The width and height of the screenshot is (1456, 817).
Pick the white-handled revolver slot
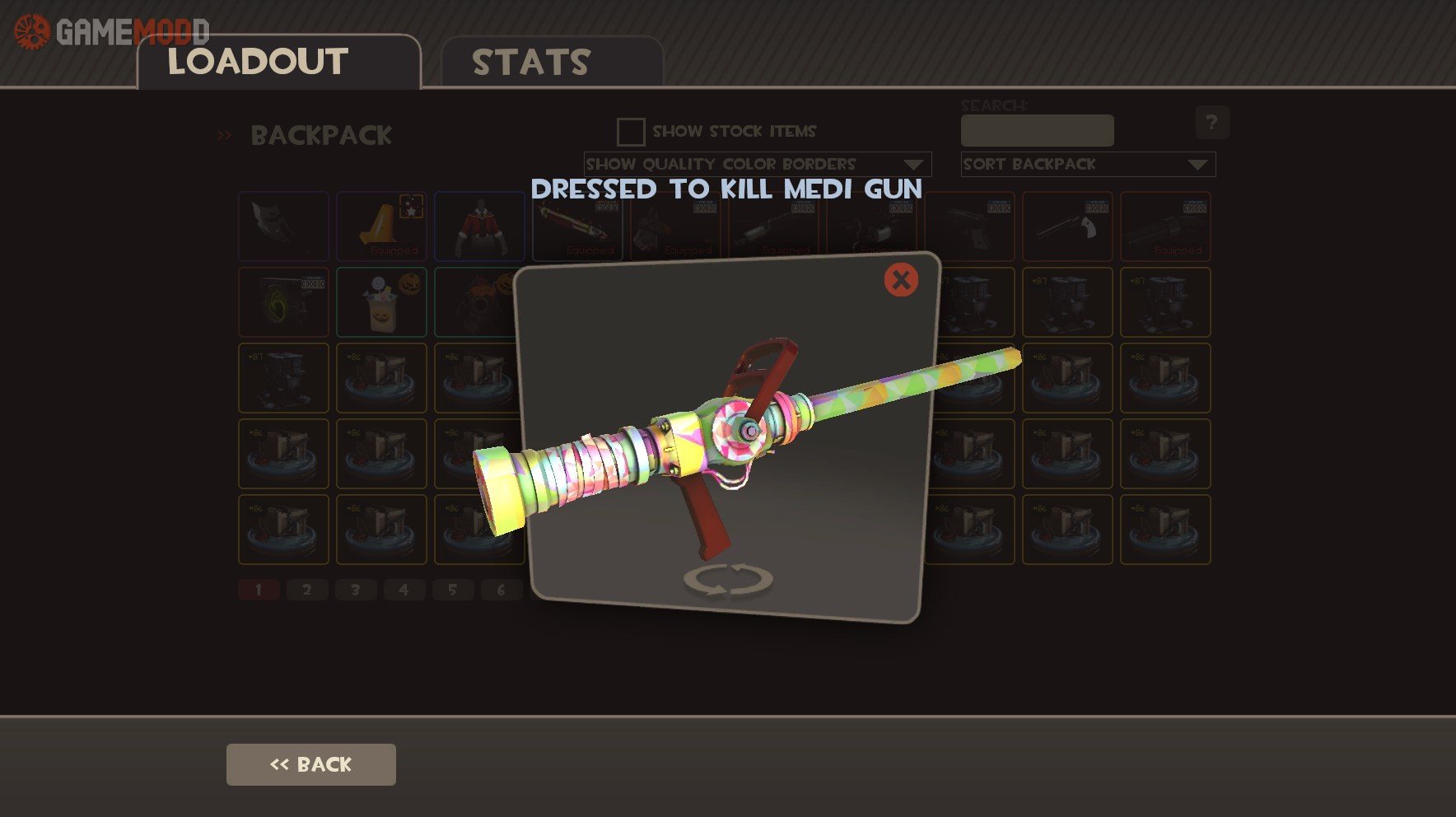1067,226
